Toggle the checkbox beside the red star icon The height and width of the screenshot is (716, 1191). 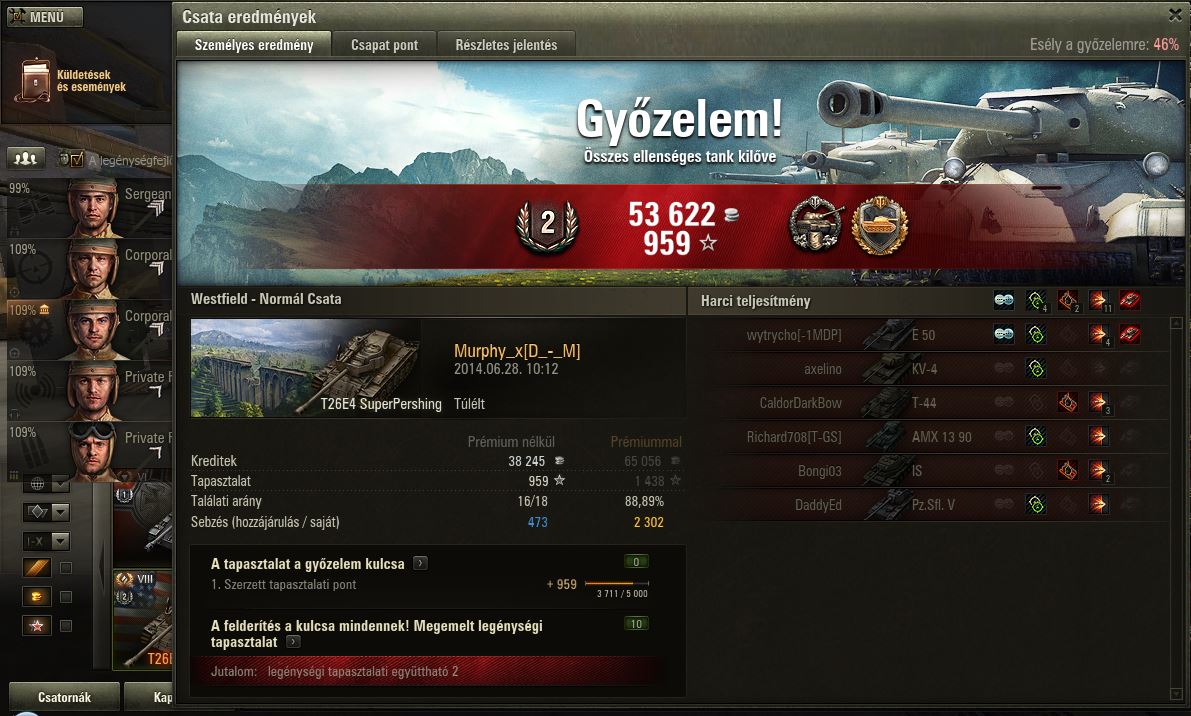point(66,626)
